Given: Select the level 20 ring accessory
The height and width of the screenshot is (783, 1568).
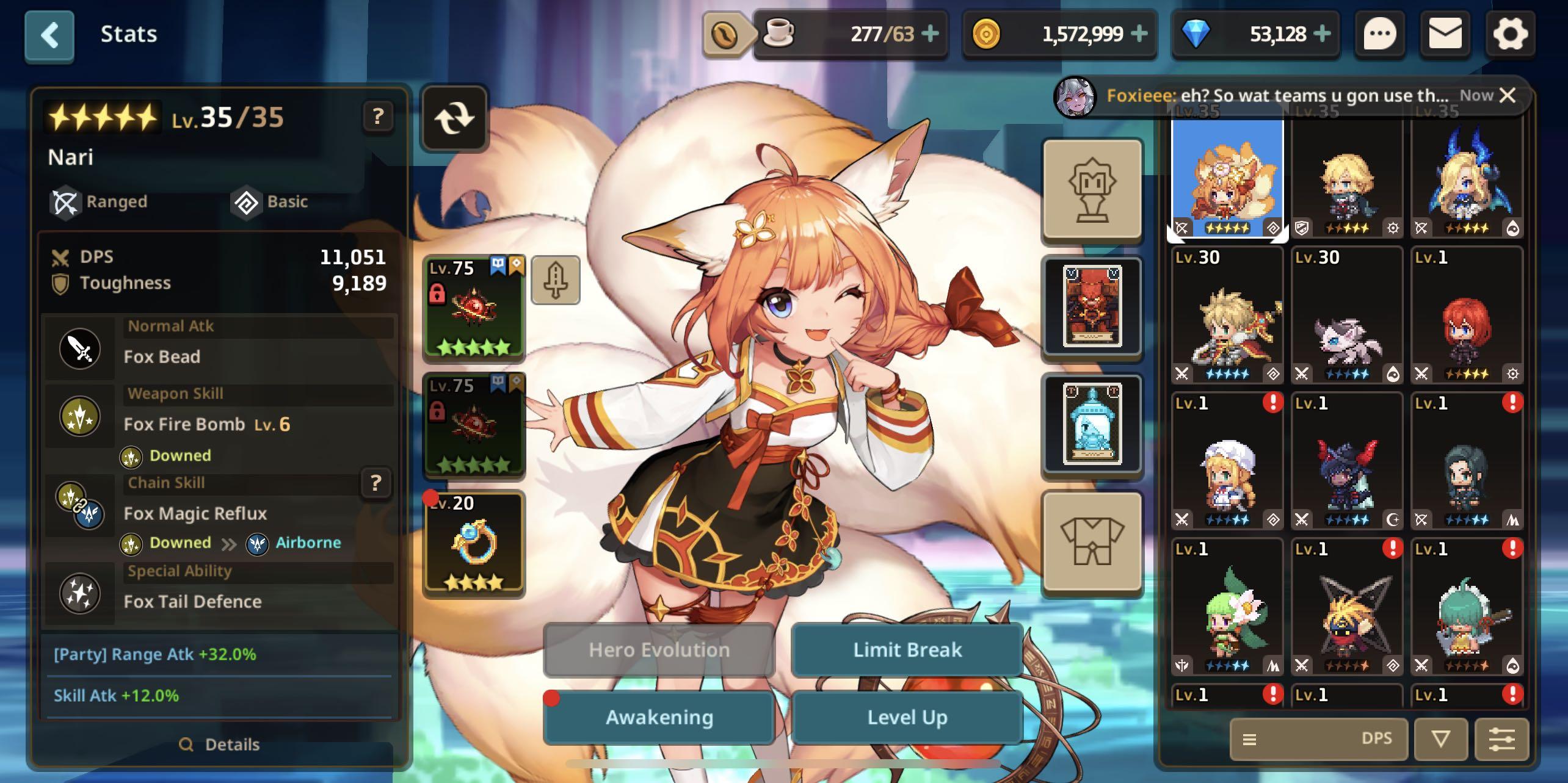Looking at the screenshot, I should pyautogui.click(x=474, y=542).
